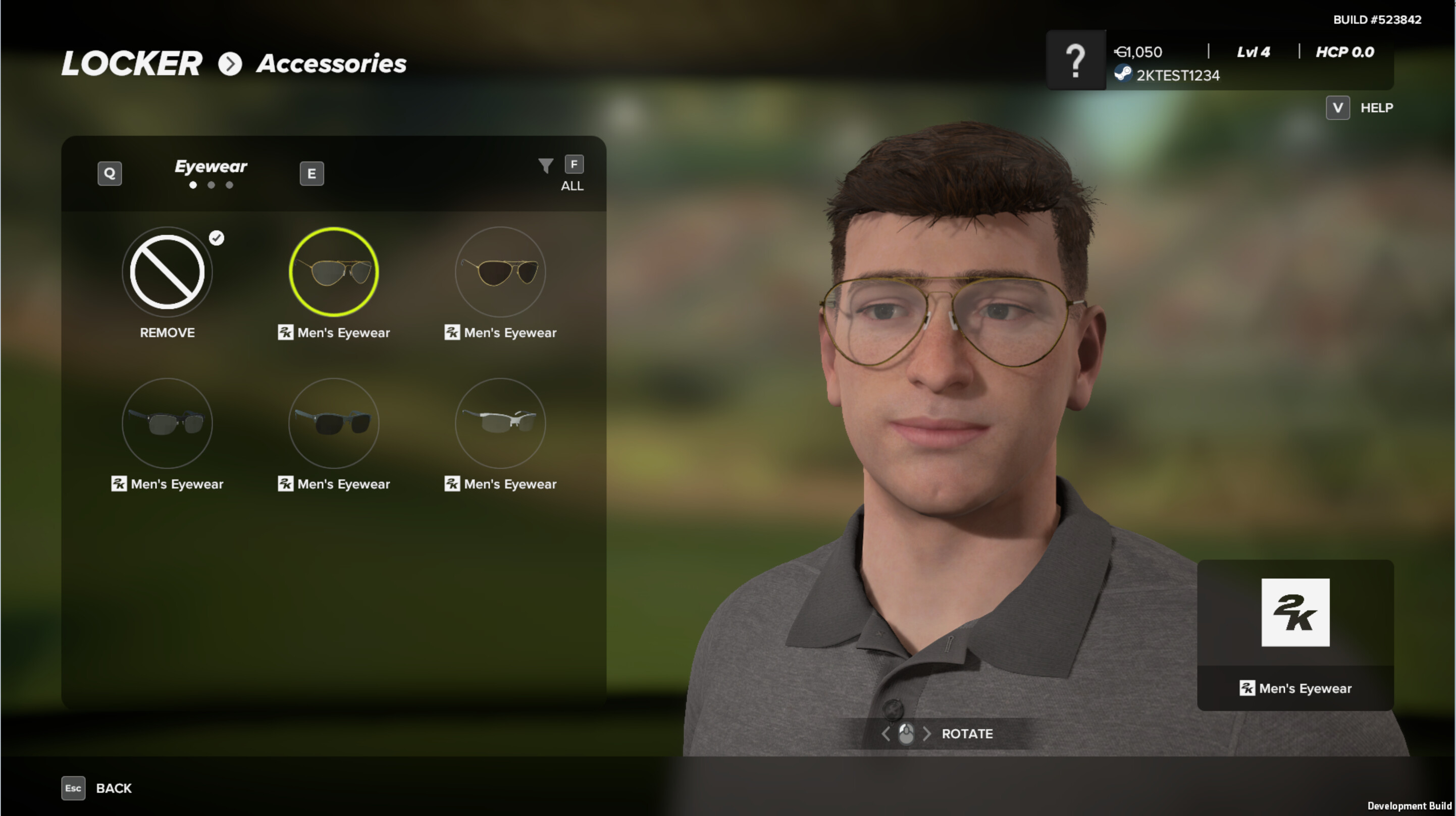1456x816 pixels.
Task: Equip the dark-lensed aviator Men's Eyewear
Action: coord(500,272)
